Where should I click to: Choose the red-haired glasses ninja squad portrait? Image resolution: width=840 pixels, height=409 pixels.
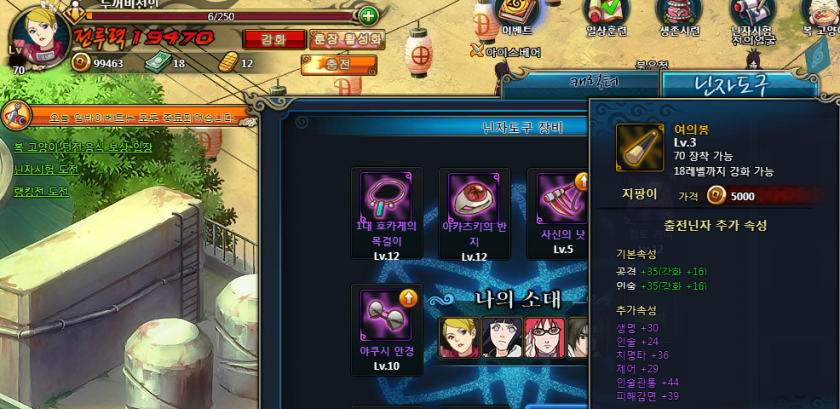[x=543, y=337]
